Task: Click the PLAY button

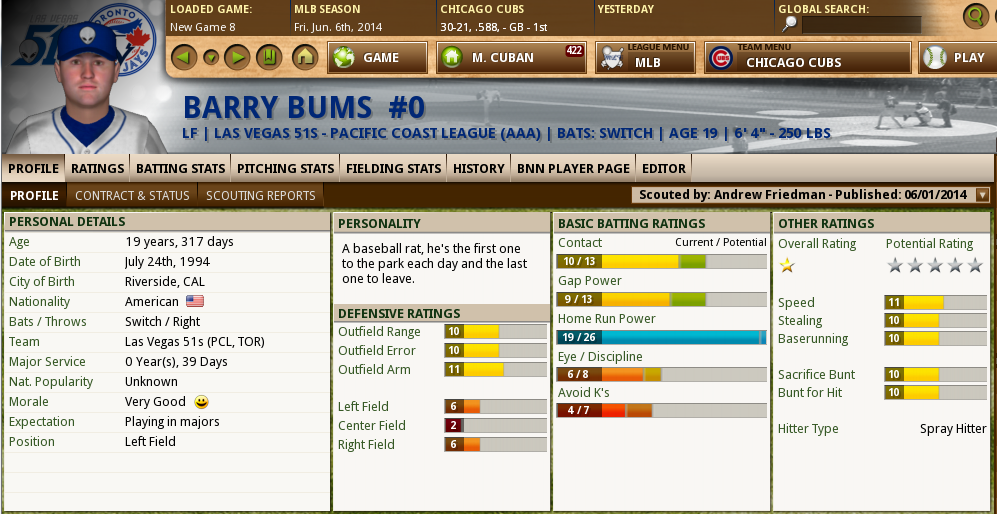Action: (x=955, y=58)
